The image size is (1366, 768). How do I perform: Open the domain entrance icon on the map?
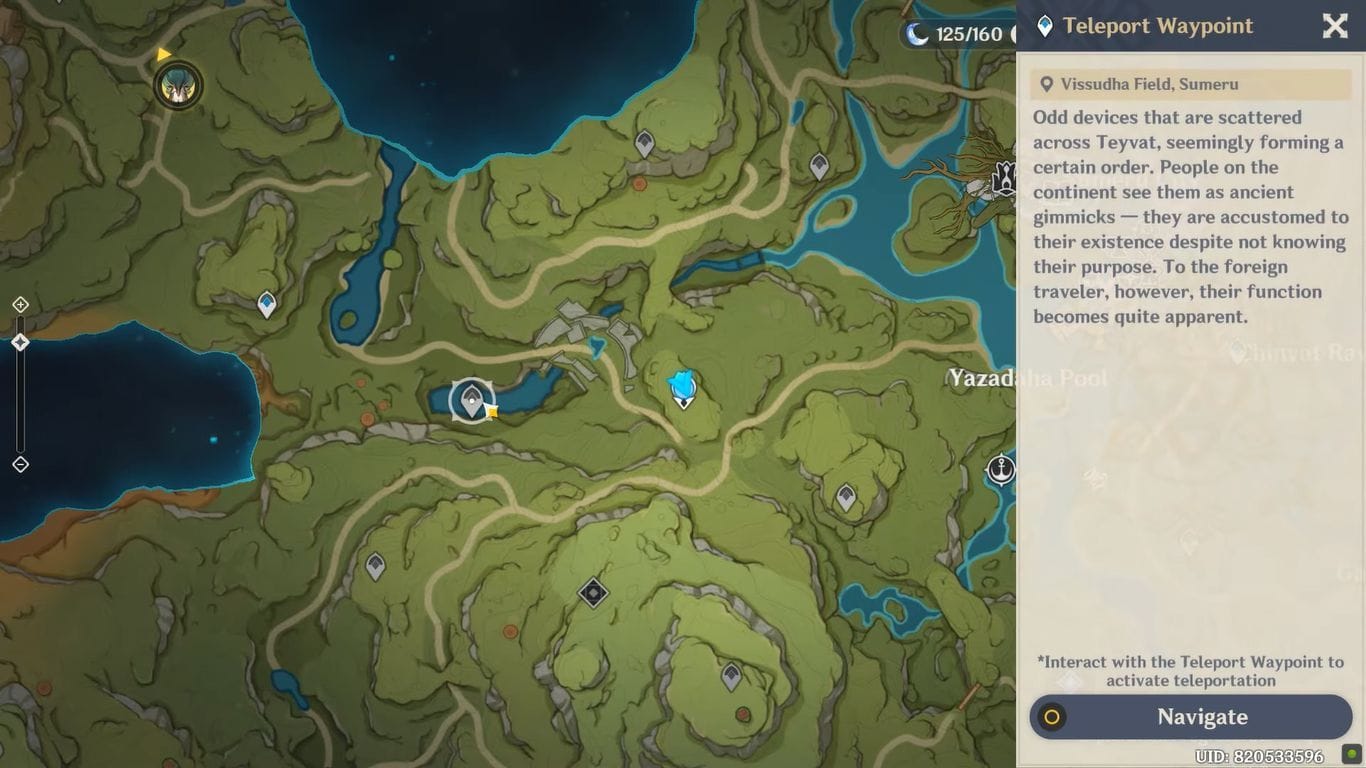[x=592, y=591]
